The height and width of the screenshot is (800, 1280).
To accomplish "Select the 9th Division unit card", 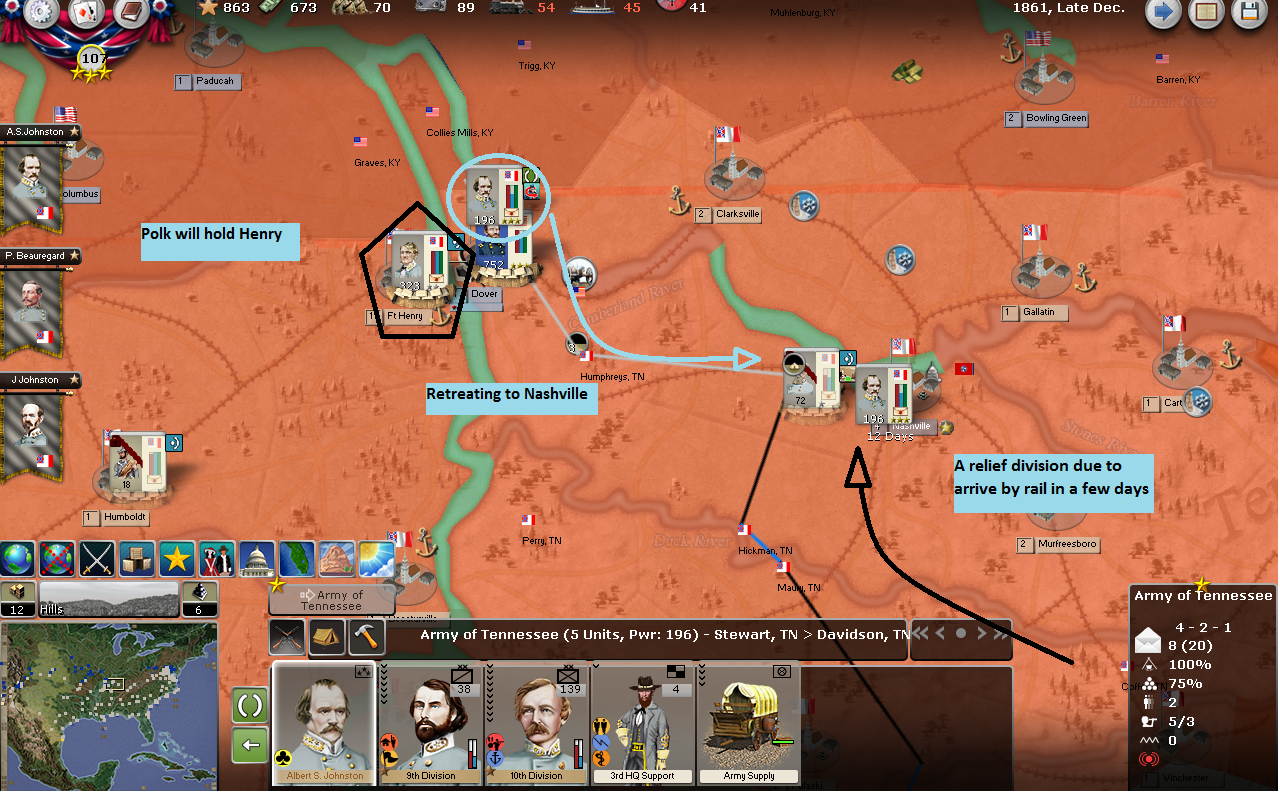I will [x=432, y=723].
